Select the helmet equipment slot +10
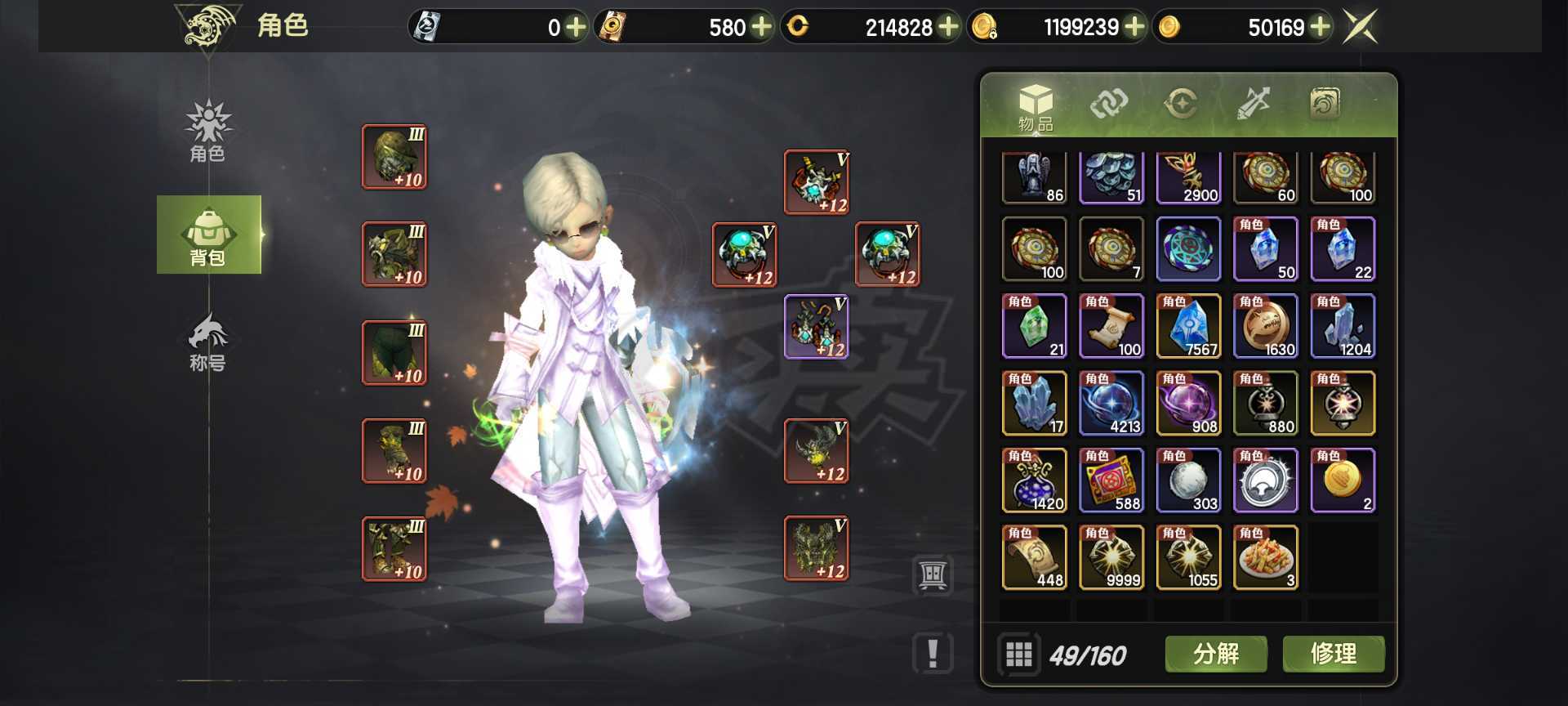Image resolution: width=1568 pixels, height=706 pixels. (x=394, y=157)
